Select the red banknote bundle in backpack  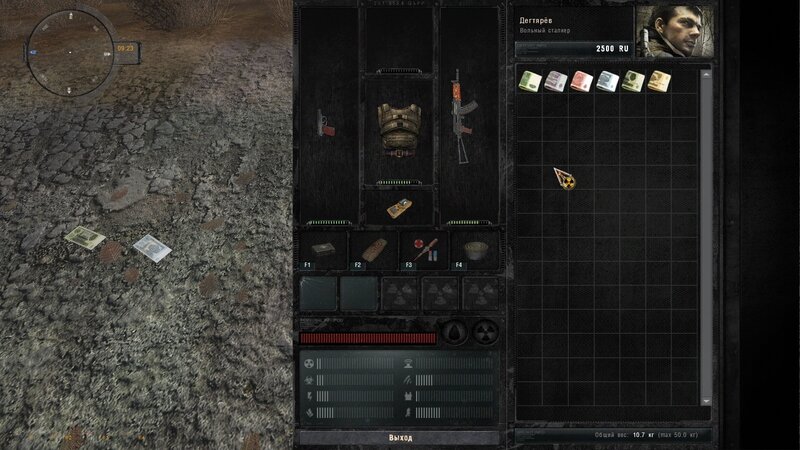point(581,82)
